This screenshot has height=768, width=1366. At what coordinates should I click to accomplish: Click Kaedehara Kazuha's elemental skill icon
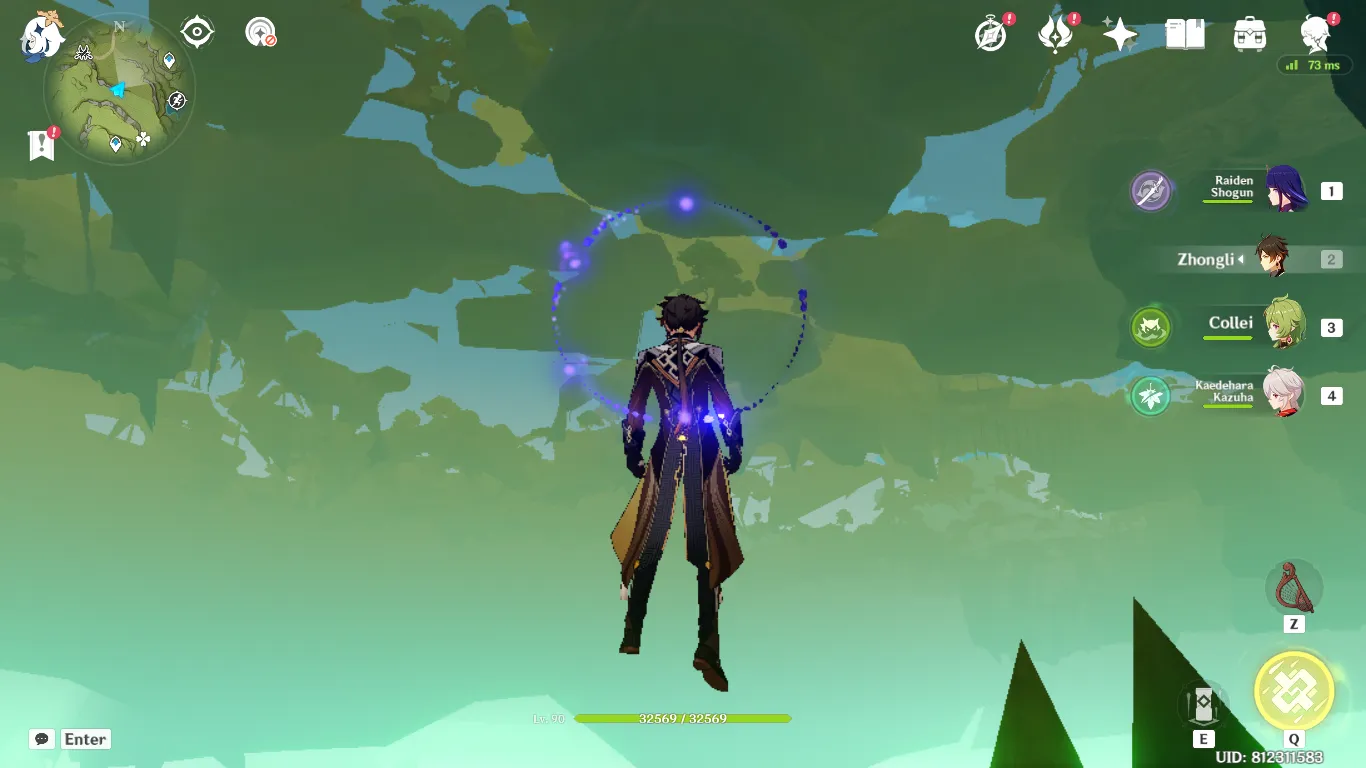click(x=1150, y=395)
